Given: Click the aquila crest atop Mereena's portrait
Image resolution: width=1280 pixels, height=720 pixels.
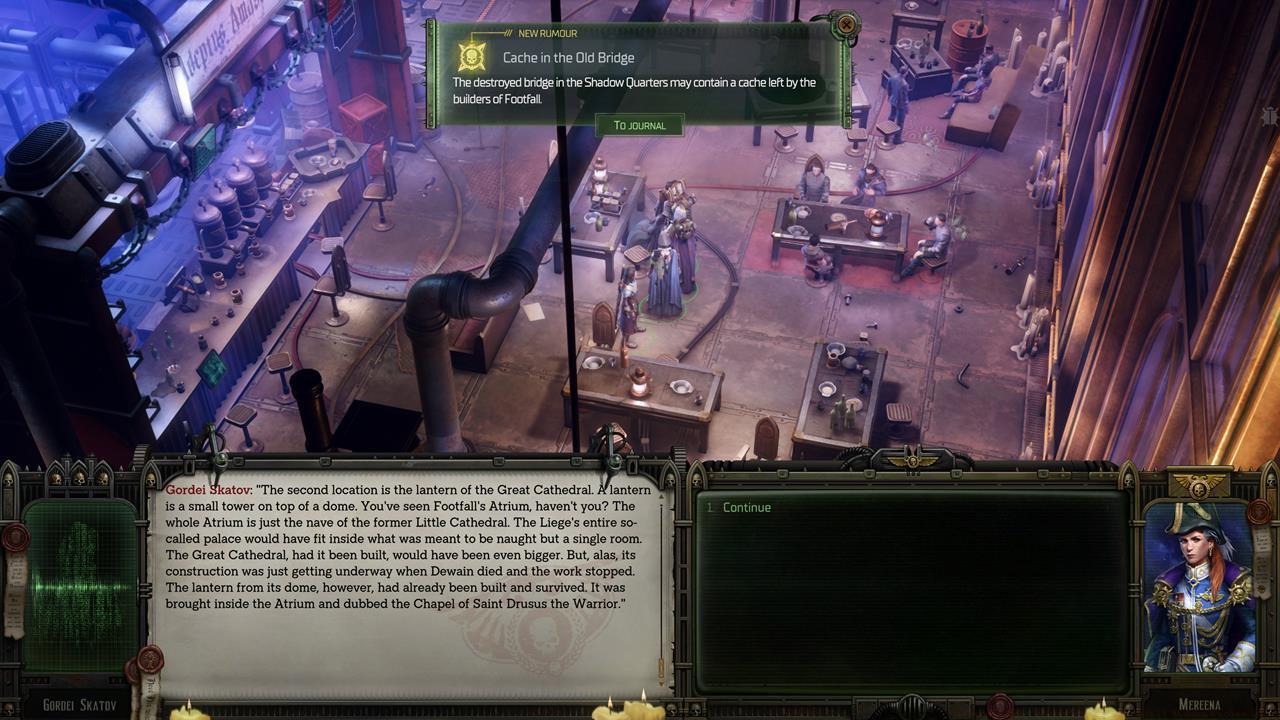Looking at the screenshot, I should click(x=1196, y=481).
